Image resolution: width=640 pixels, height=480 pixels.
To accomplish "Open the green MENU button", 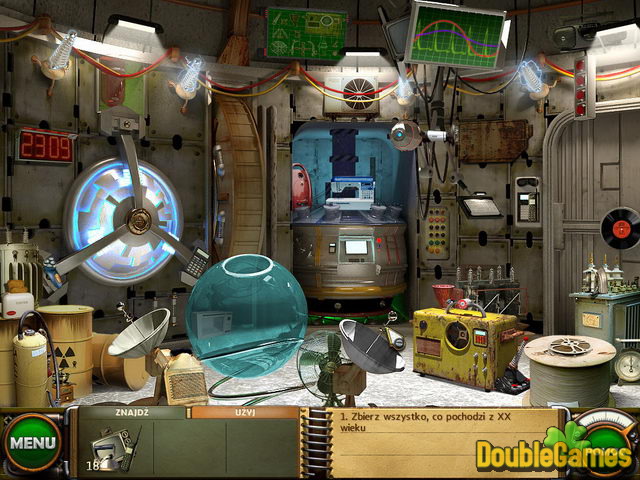I will click(x=33, y=441).
